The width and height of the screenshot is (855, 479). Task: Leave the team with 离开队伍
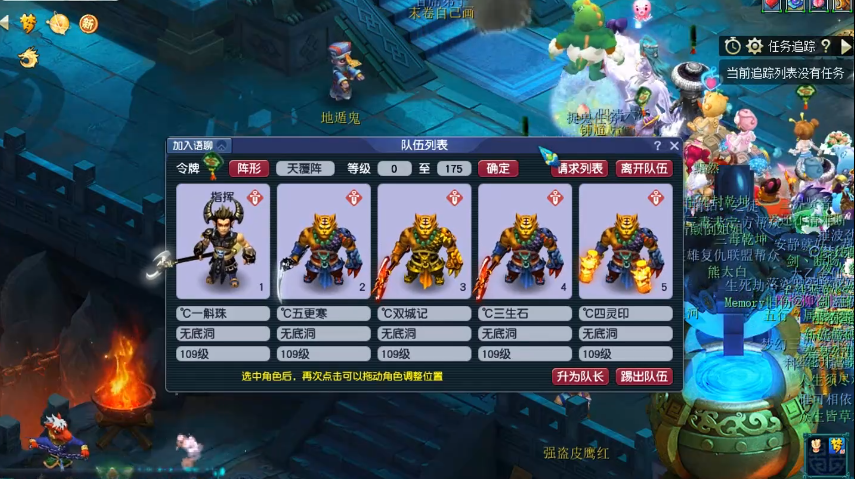pos(644,168)
